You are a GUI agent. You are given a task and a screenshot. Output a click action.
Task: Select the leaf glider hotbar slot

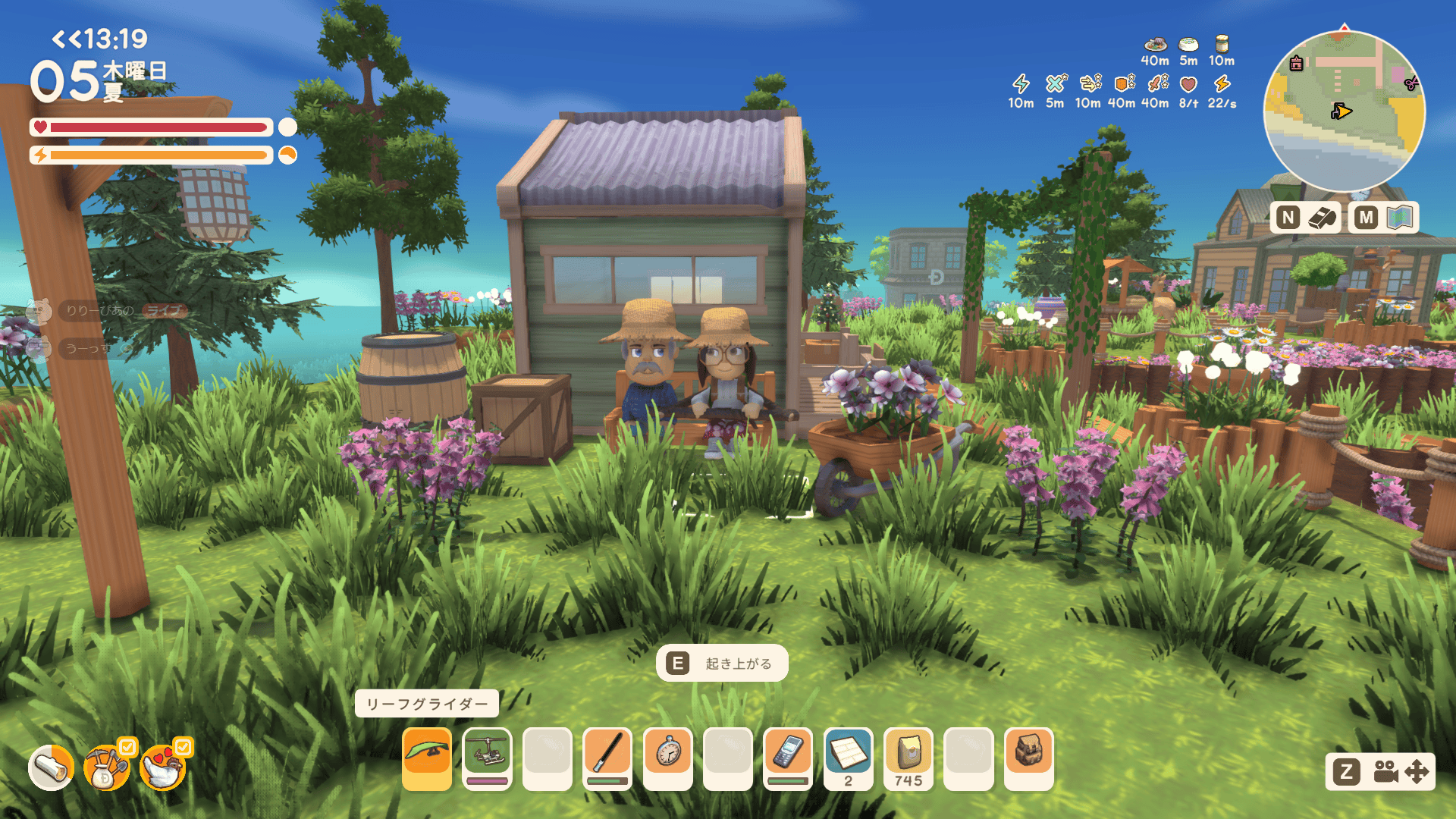(x=427, y=757)
